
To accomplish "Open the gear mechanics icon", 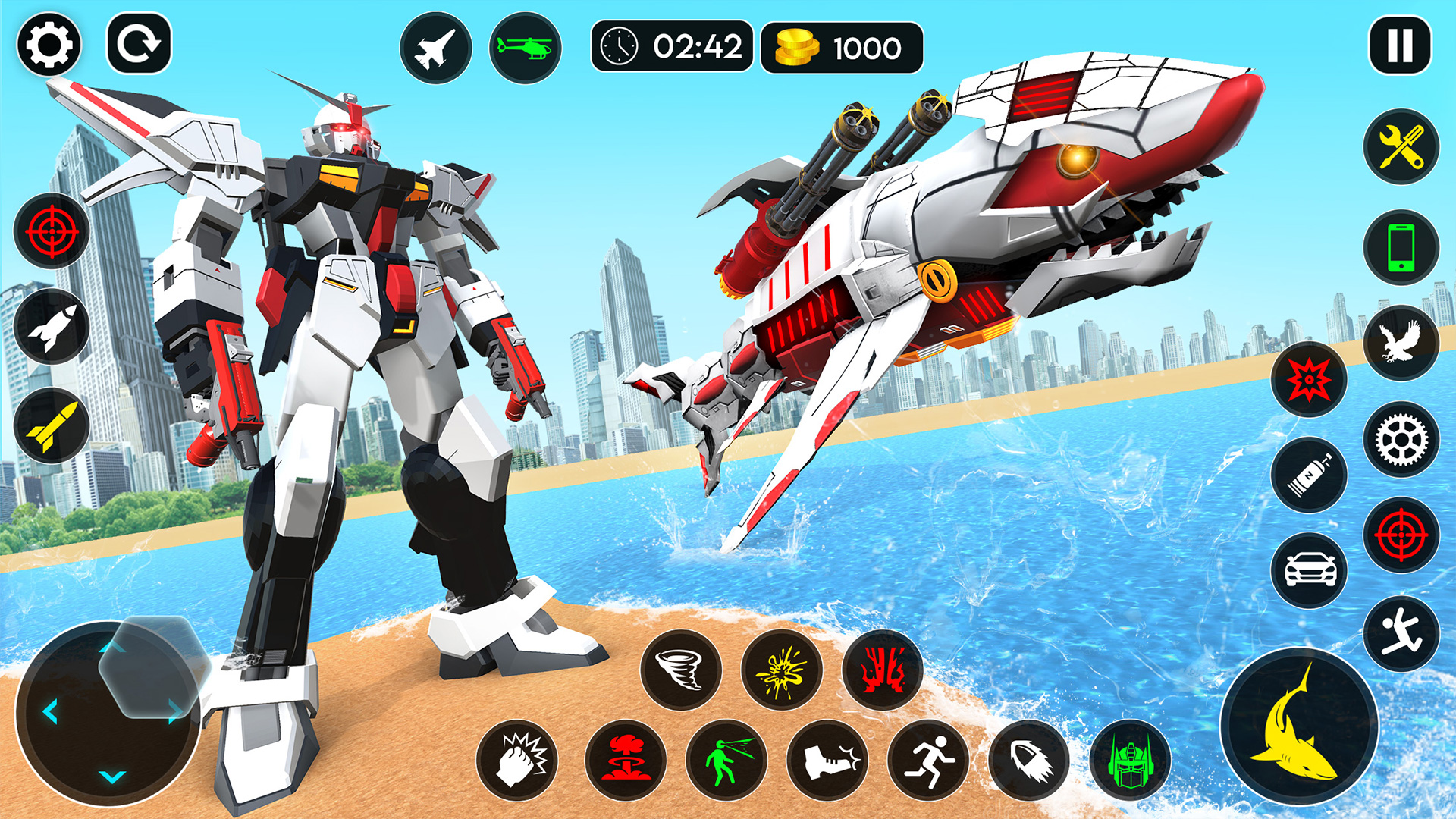I will coord(1402,440).
